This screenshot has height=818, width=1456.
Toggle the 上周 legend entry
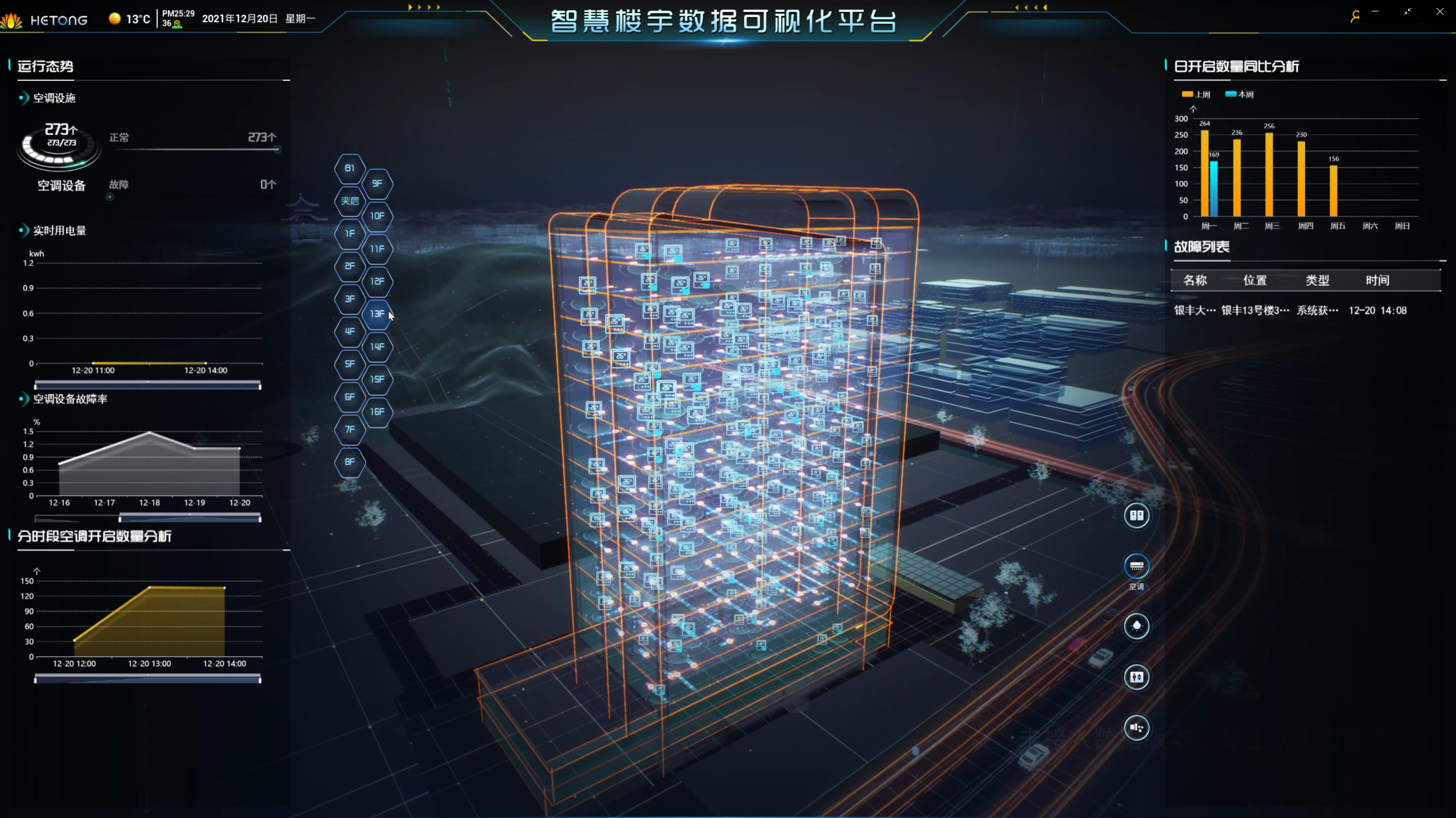pyautogui.click(x=1196, y=94)
